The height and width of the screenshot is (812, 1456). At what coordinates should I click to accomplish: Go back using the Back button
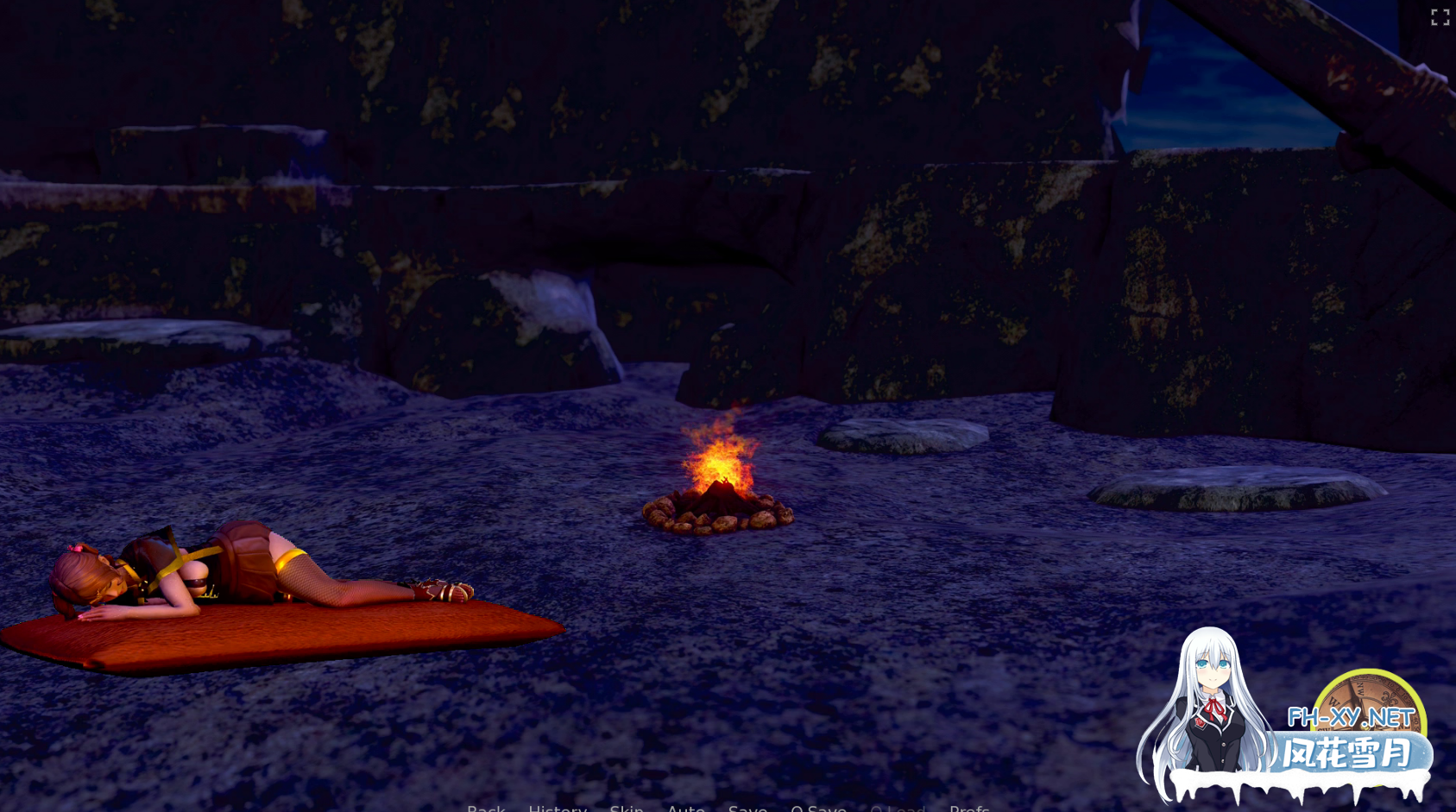point(486,808)
